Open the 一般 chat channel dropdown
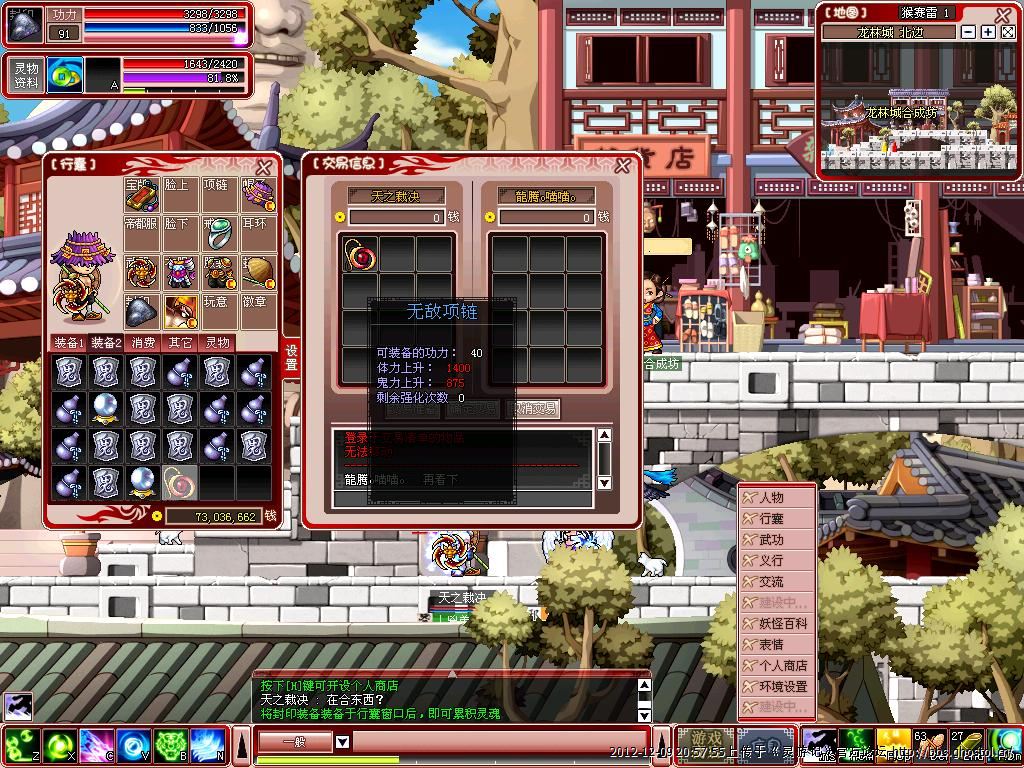The image size is (1024, 768). coord(342,742)
